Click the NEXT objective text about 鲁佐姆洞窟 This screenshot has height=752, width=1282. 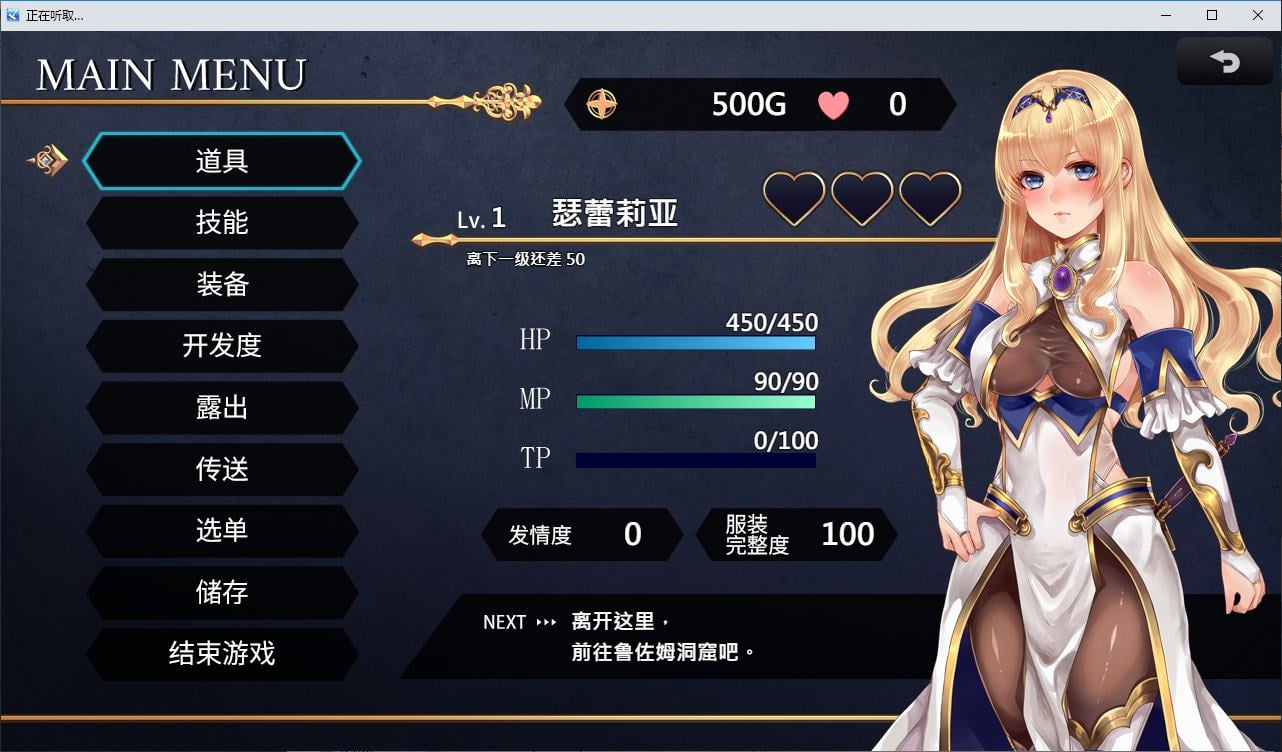click(660, 637)
